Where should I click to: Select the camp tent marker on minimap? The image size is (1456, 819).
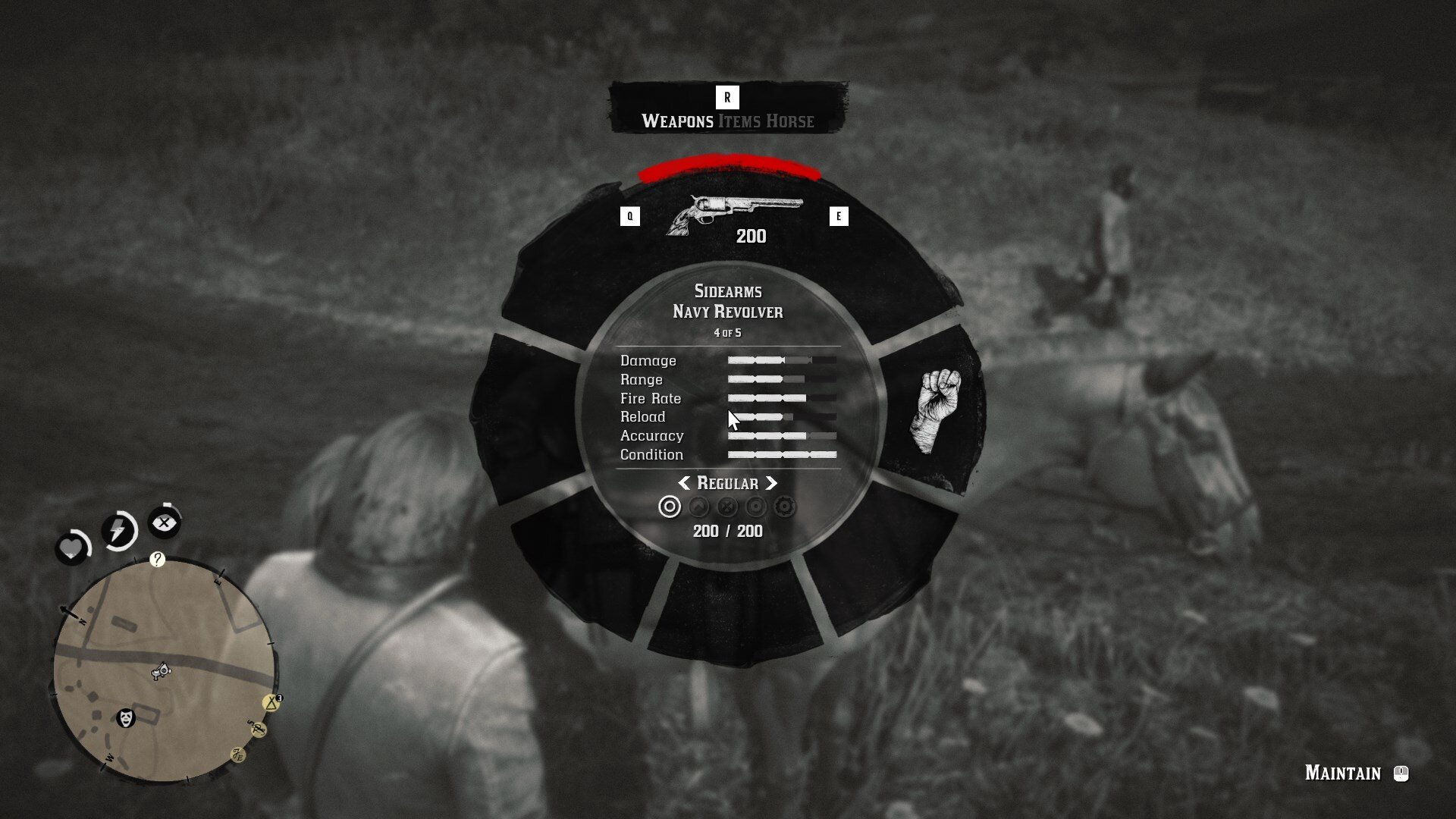[271, 703]
